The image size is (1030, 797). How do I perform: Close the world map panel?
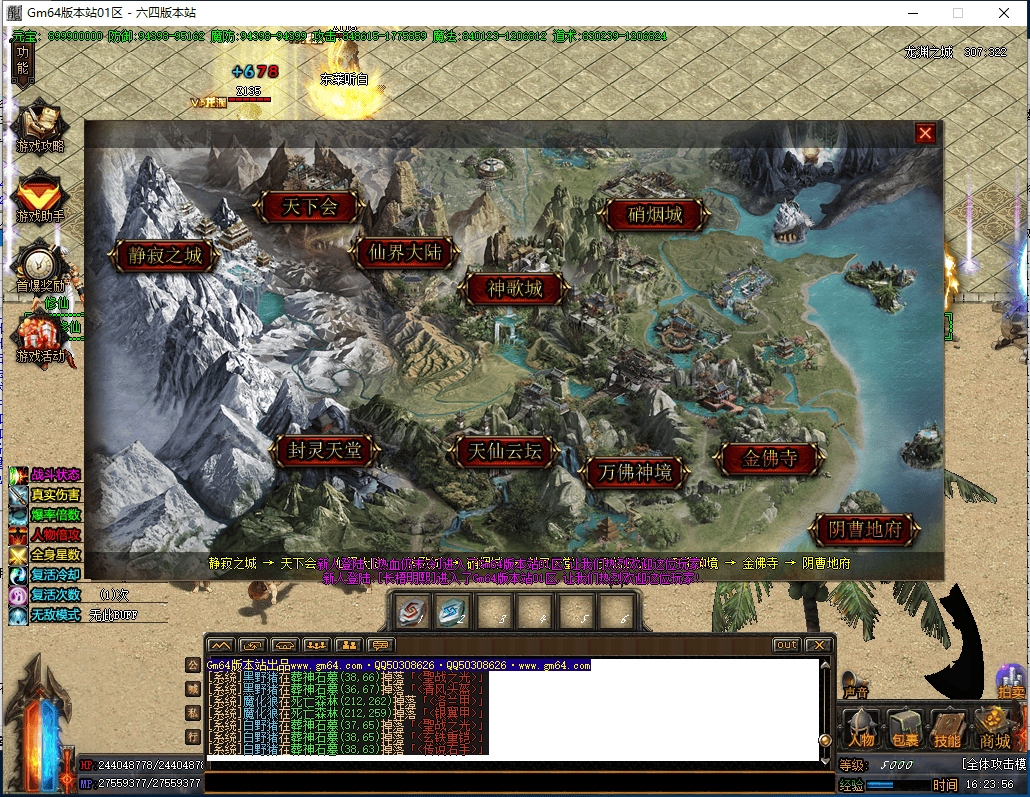(x=926, y=133)
